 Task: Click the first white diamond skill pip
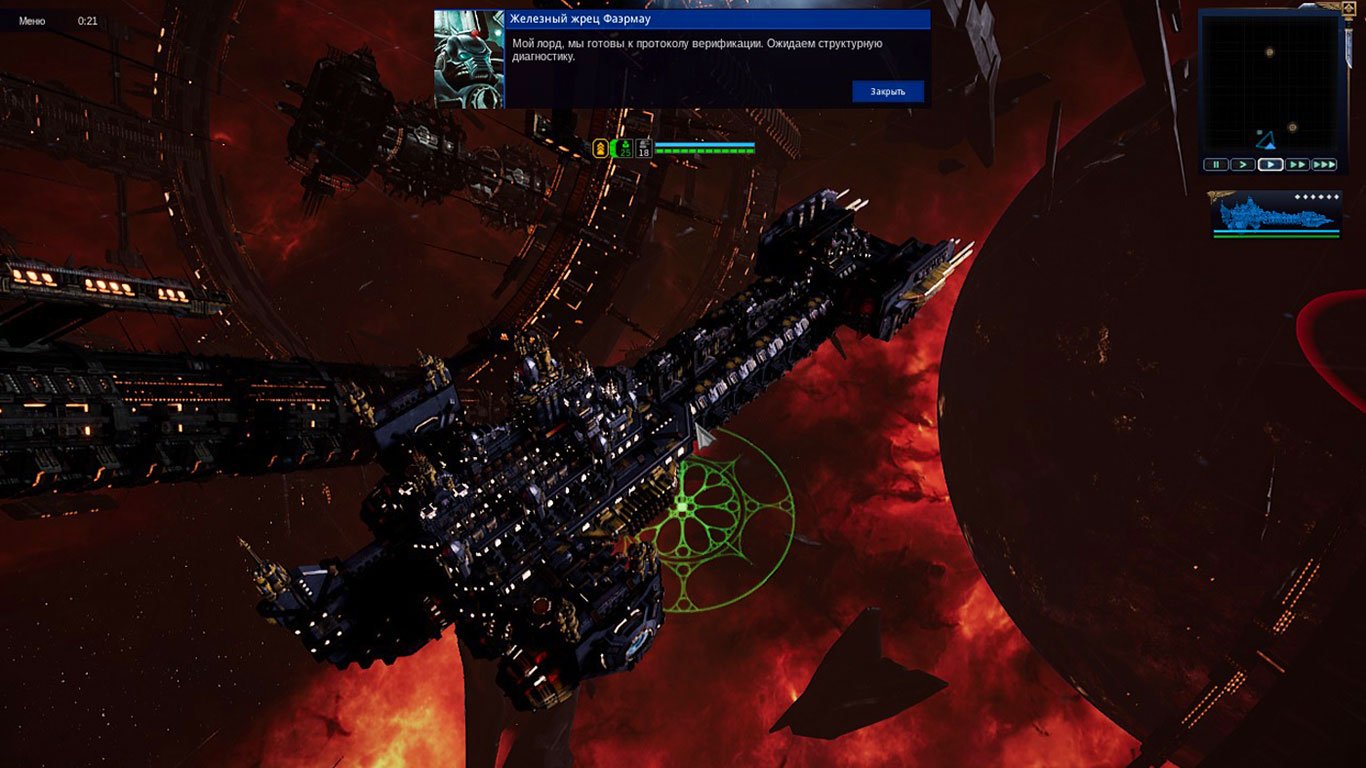pos(1296,197)
